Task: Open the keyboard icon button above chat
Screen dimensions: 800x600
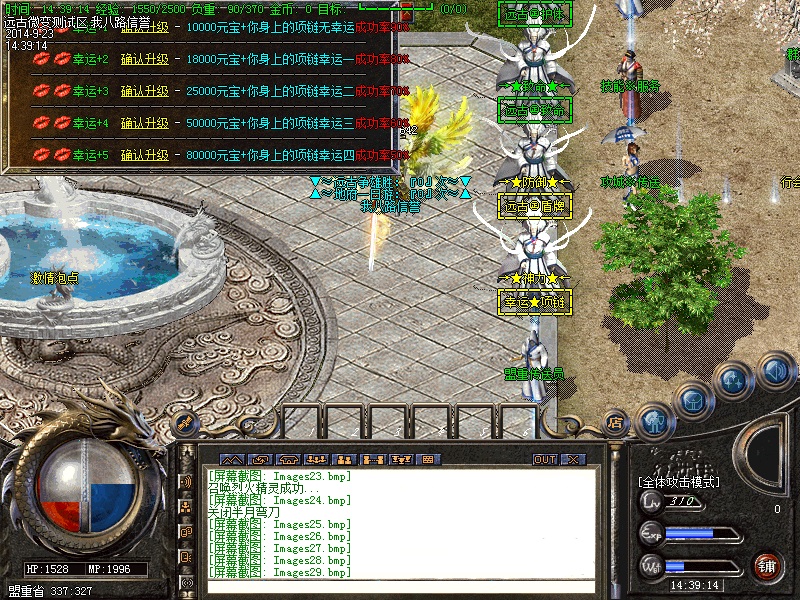Action: pos(428,460)
